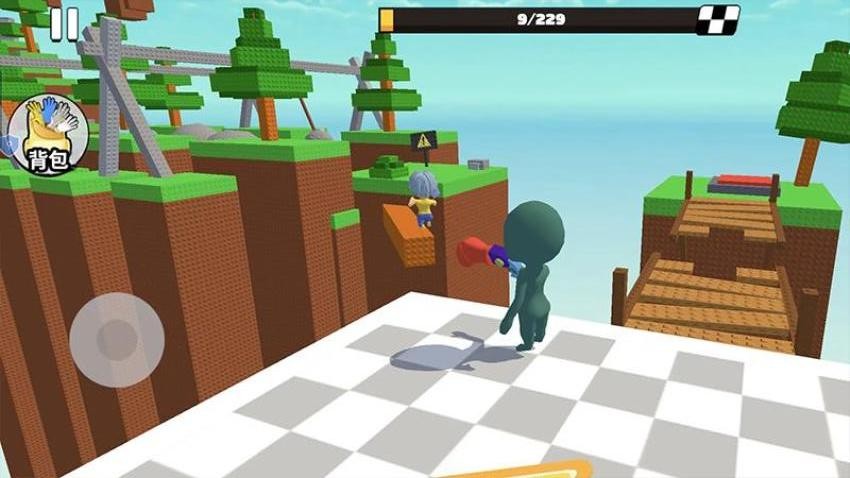Image resolution: width=850 pixels, height=478 pixels.
Task: Pause the game with the pause button
Action: pos(64,24)
